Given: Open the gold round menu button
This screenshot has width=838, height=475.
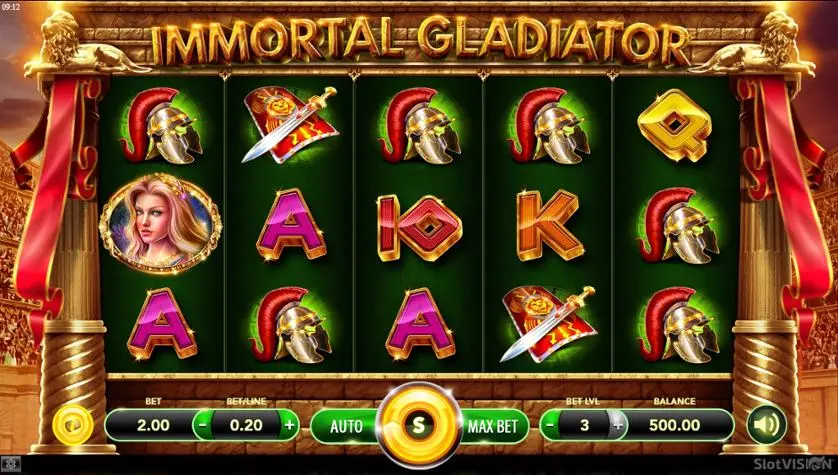Looking at the screenshot, I should 72,424.
